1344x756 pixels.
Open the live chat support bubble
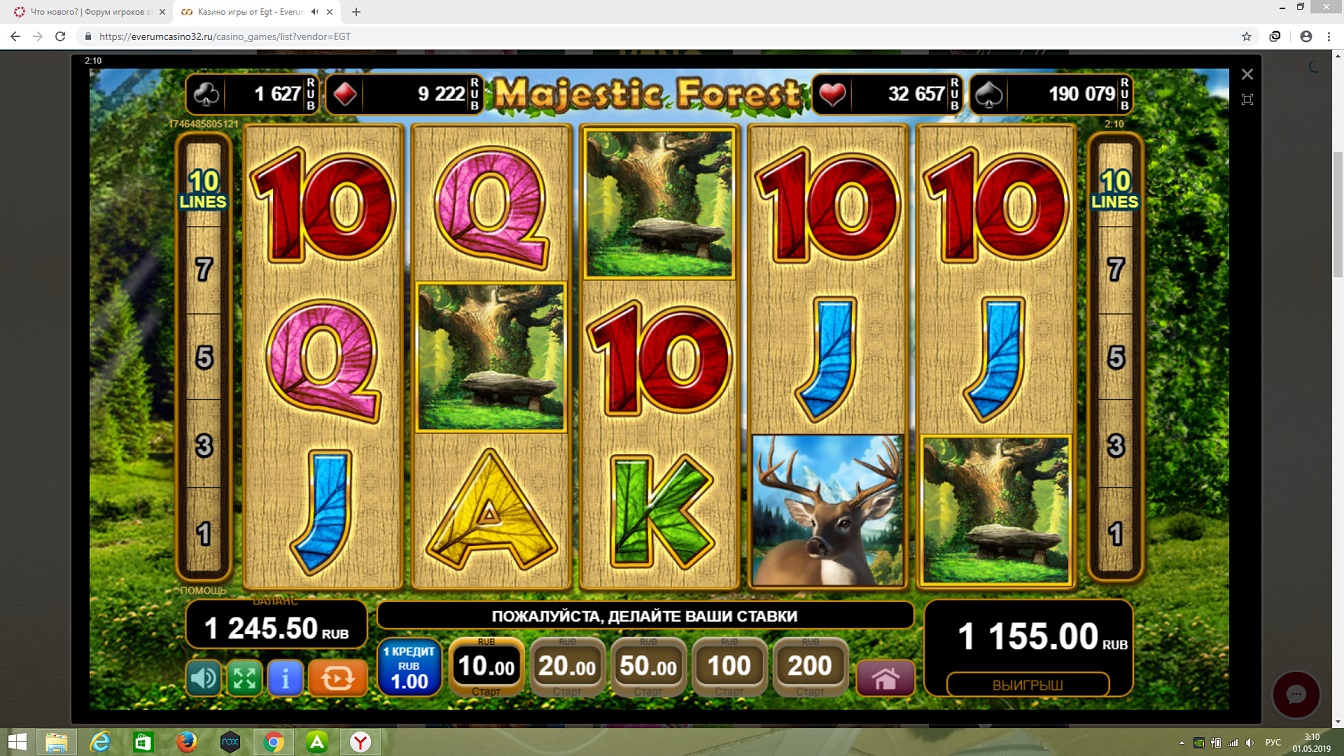click(x=1296, y=696)
